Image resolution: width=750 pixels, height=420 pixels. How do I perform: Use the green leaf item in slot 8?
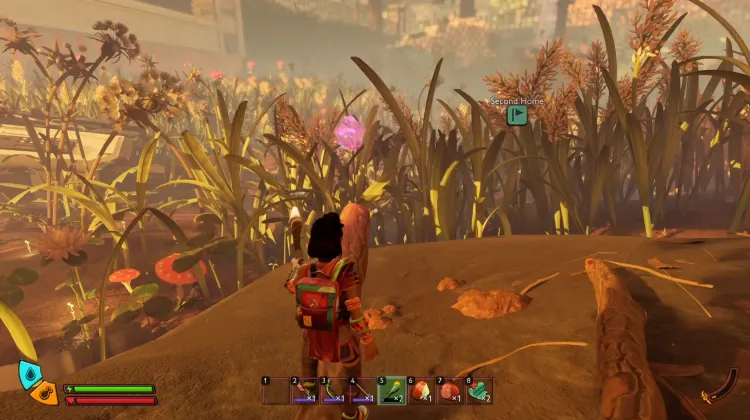pyautogui.click(x=478, y=391)
